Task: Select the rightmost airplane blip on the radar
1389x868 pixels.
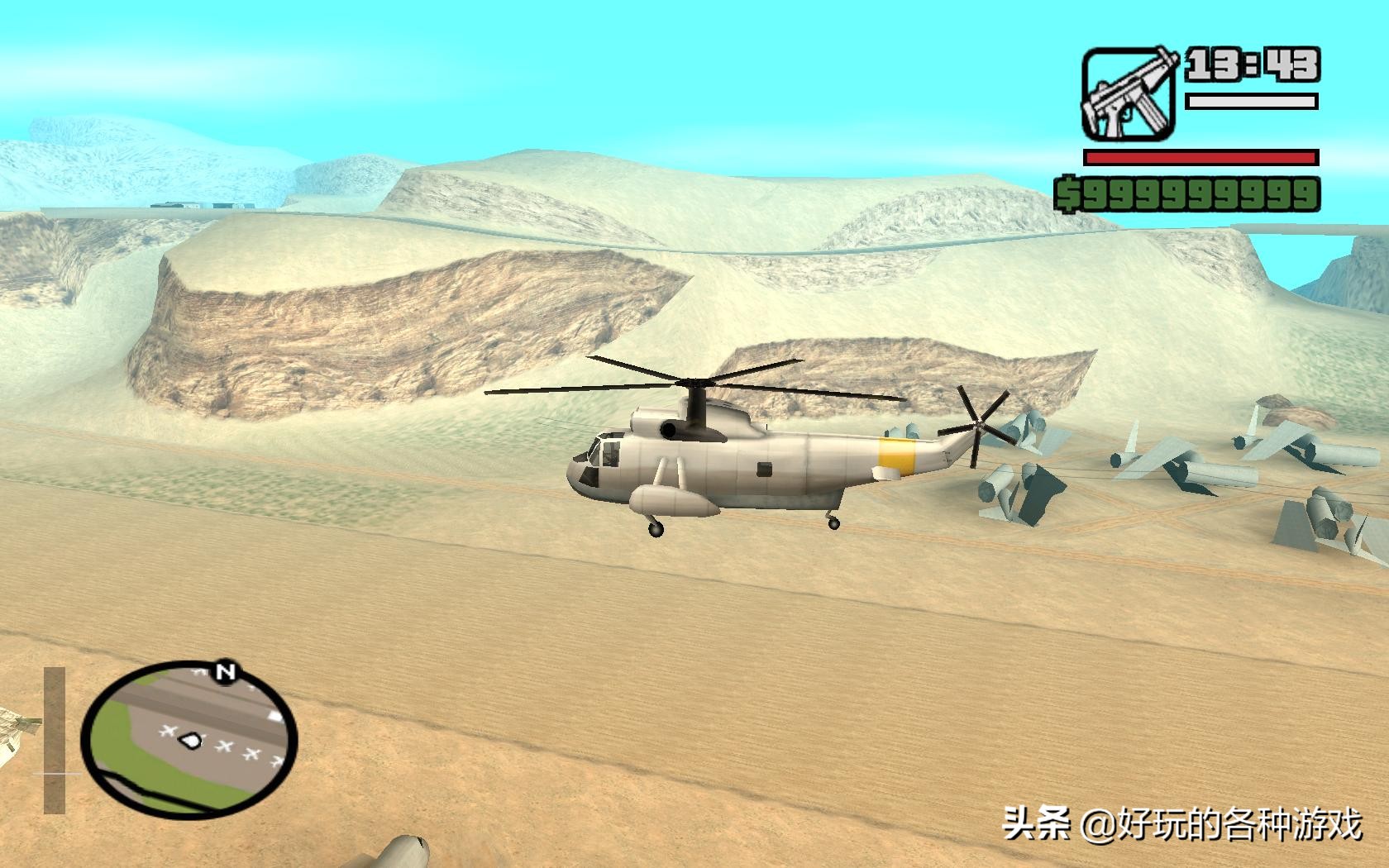Action: click(x=276, y=761)
